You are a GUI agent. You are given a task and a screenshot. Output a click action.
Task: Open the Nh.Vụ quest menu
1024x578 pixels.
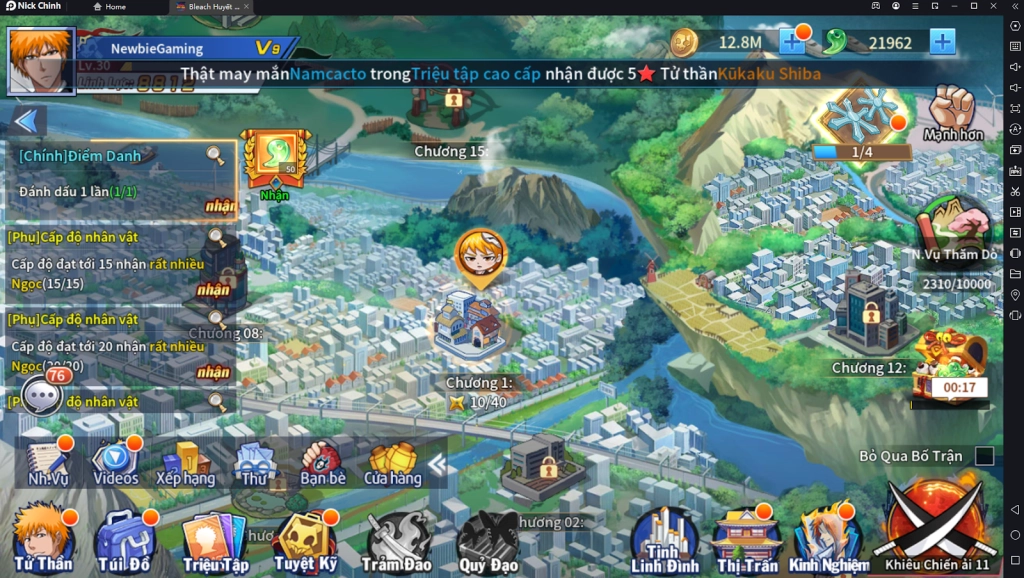47,461
